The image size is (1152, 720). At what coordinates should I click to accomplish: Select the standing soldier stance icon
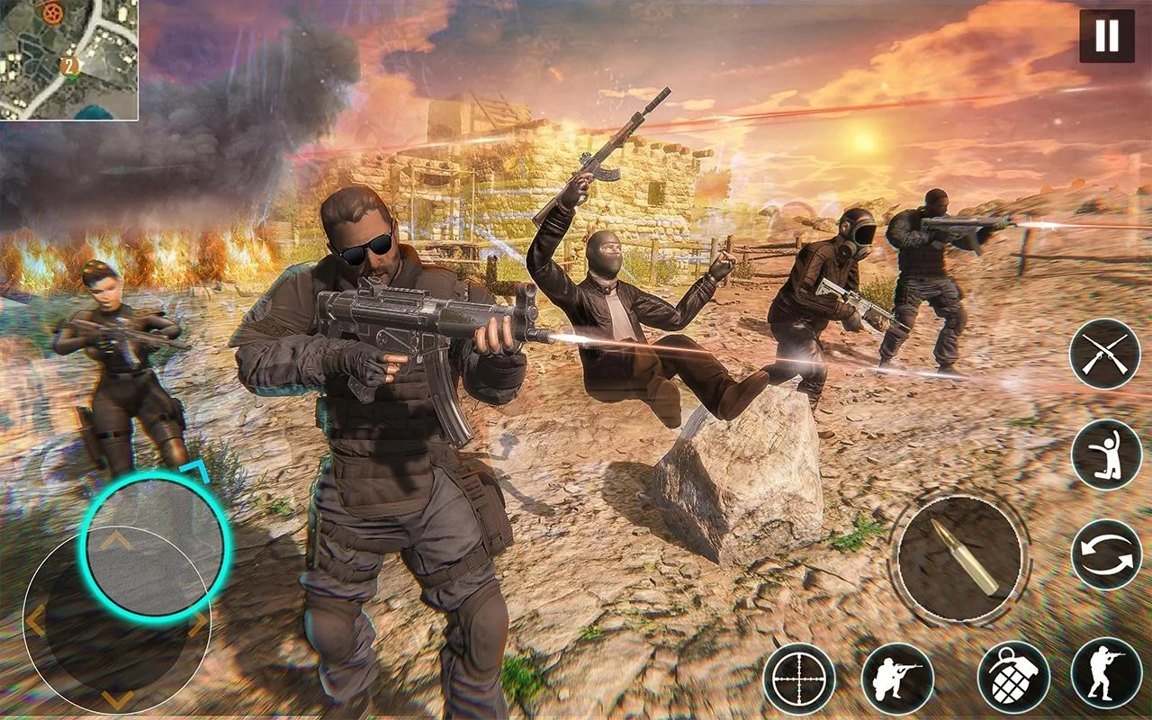click(x=1106, y=673)
